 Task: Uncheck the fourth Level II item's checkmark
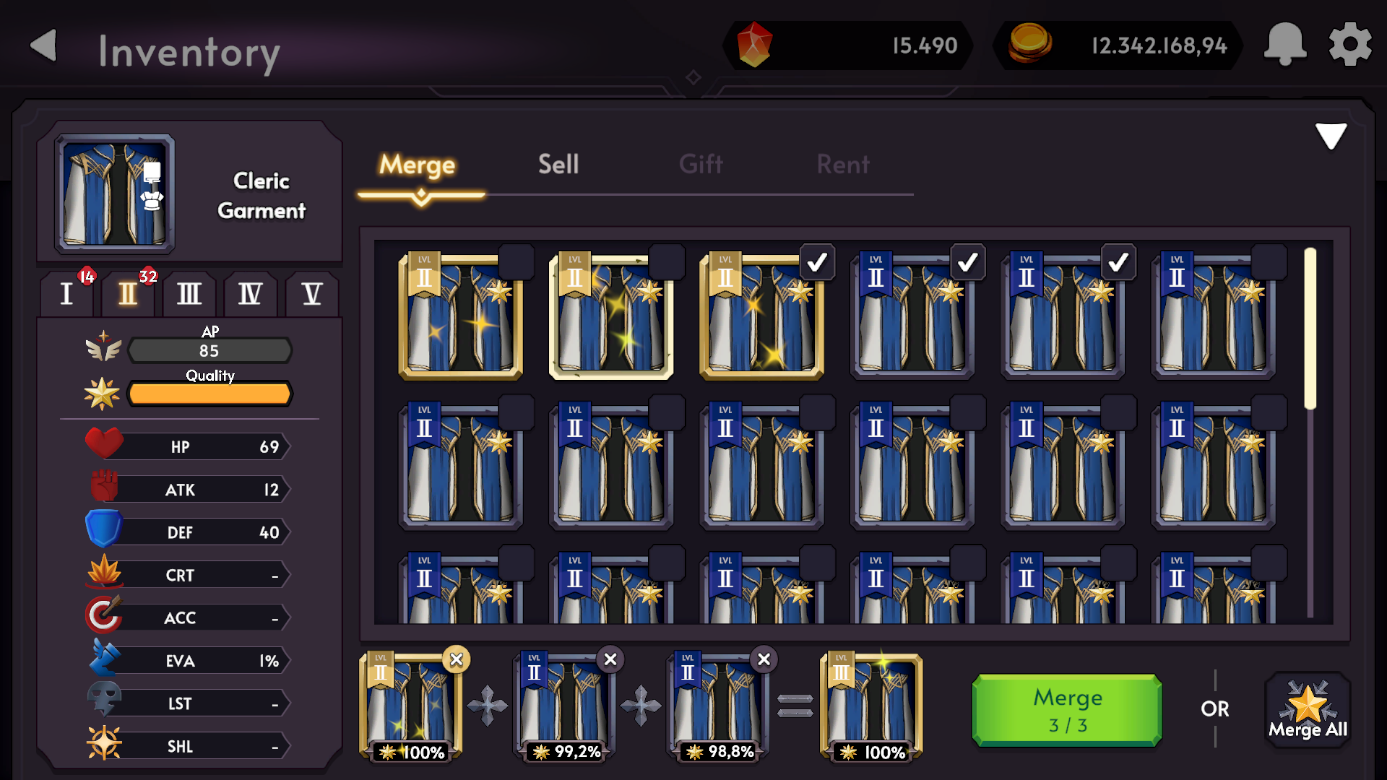coord(967,262)
